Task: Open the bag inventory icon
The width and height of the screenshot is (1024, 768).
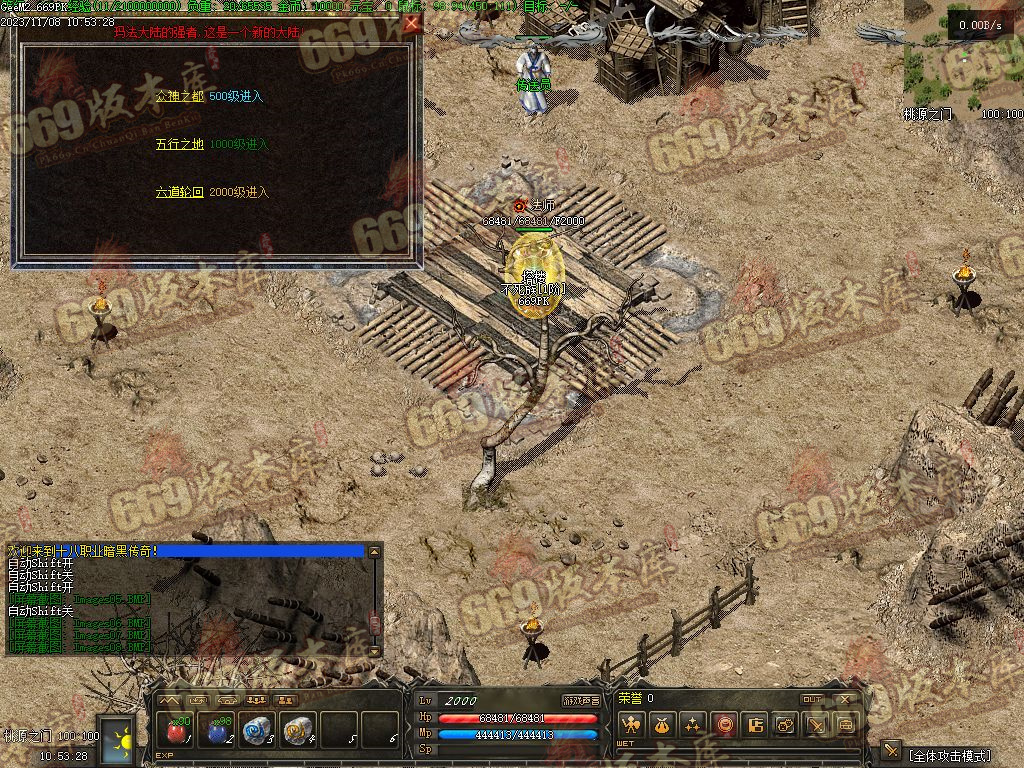Action: pos(661,725)
